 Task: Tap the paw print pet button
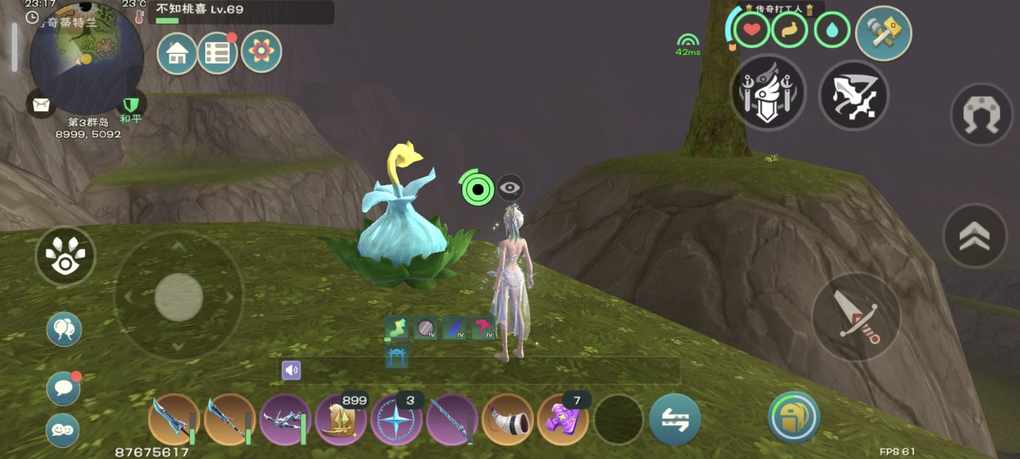click(65, 257)
